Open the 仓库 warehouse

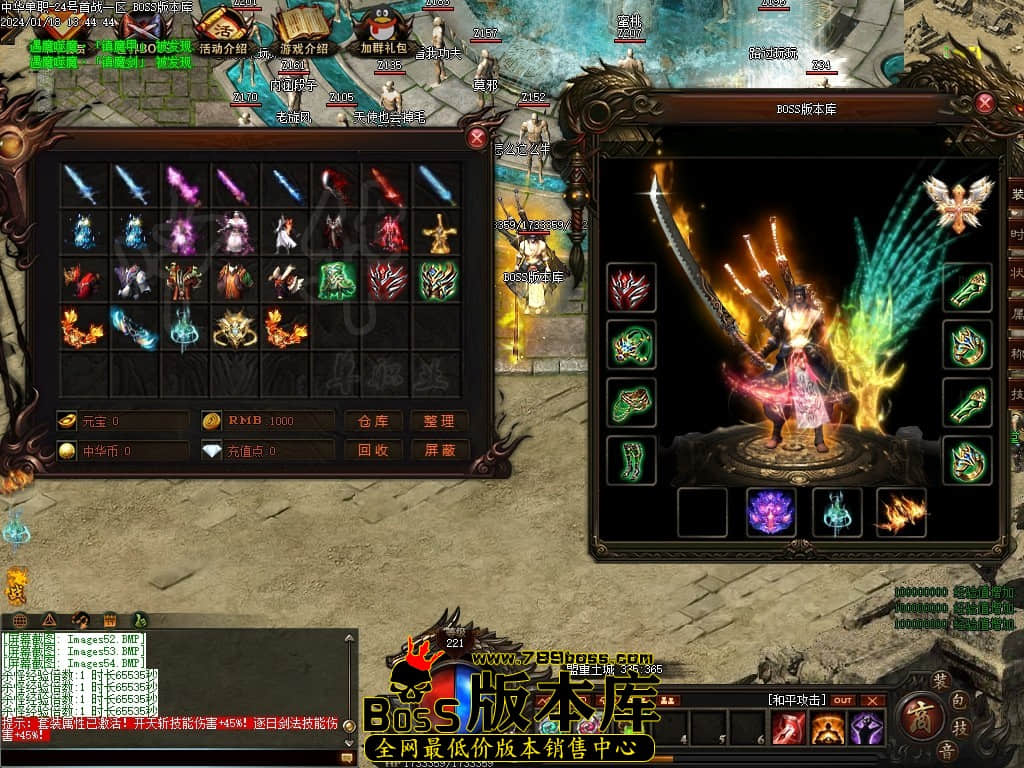pos(373,421)
